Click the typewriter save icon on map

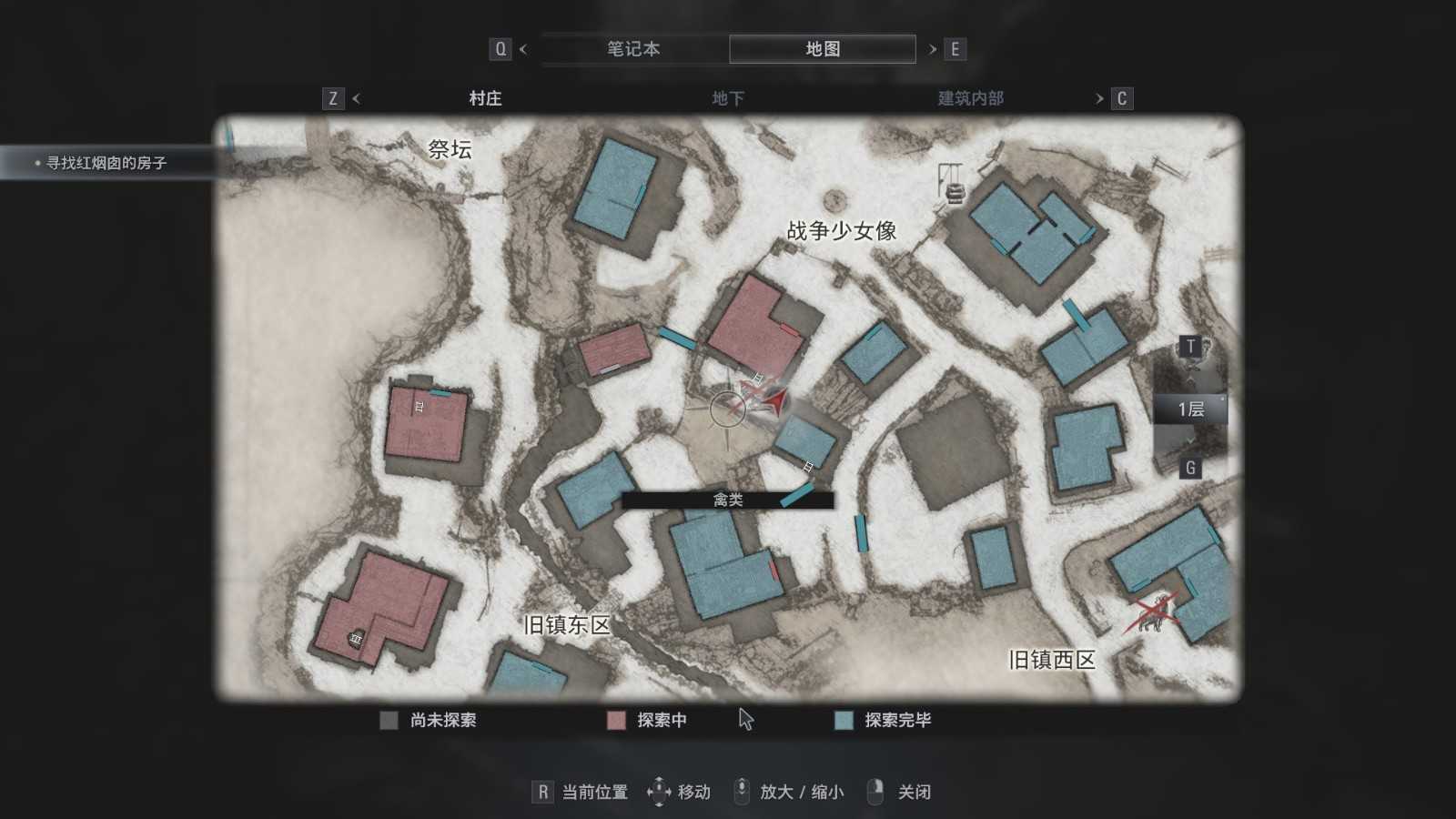[x=955, y=192]
